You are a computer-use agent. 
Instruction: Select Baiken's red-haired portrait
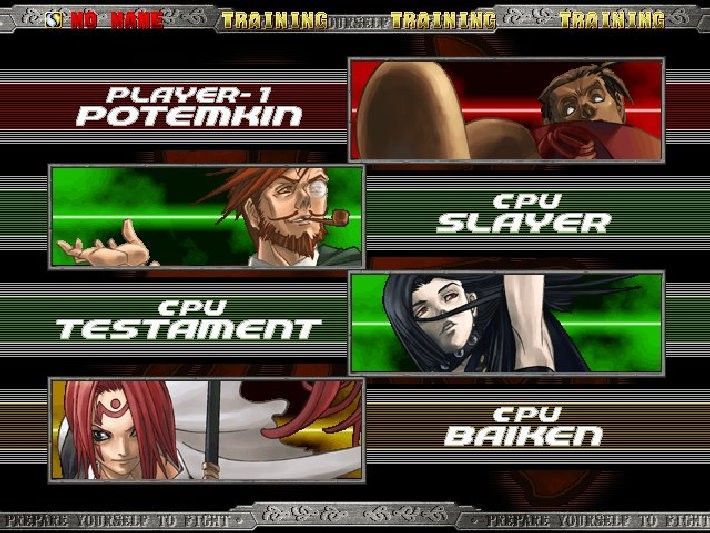207,429
